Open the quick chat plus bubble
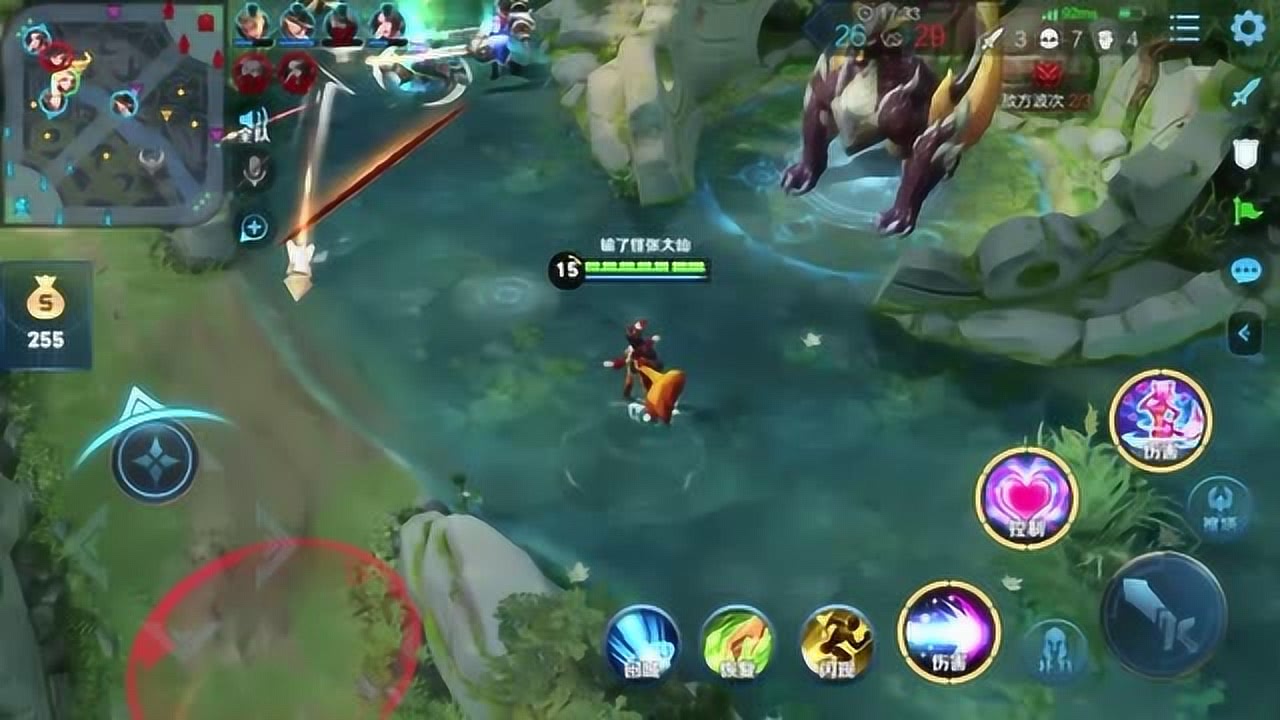1280x720 pixels. (254, 228)
